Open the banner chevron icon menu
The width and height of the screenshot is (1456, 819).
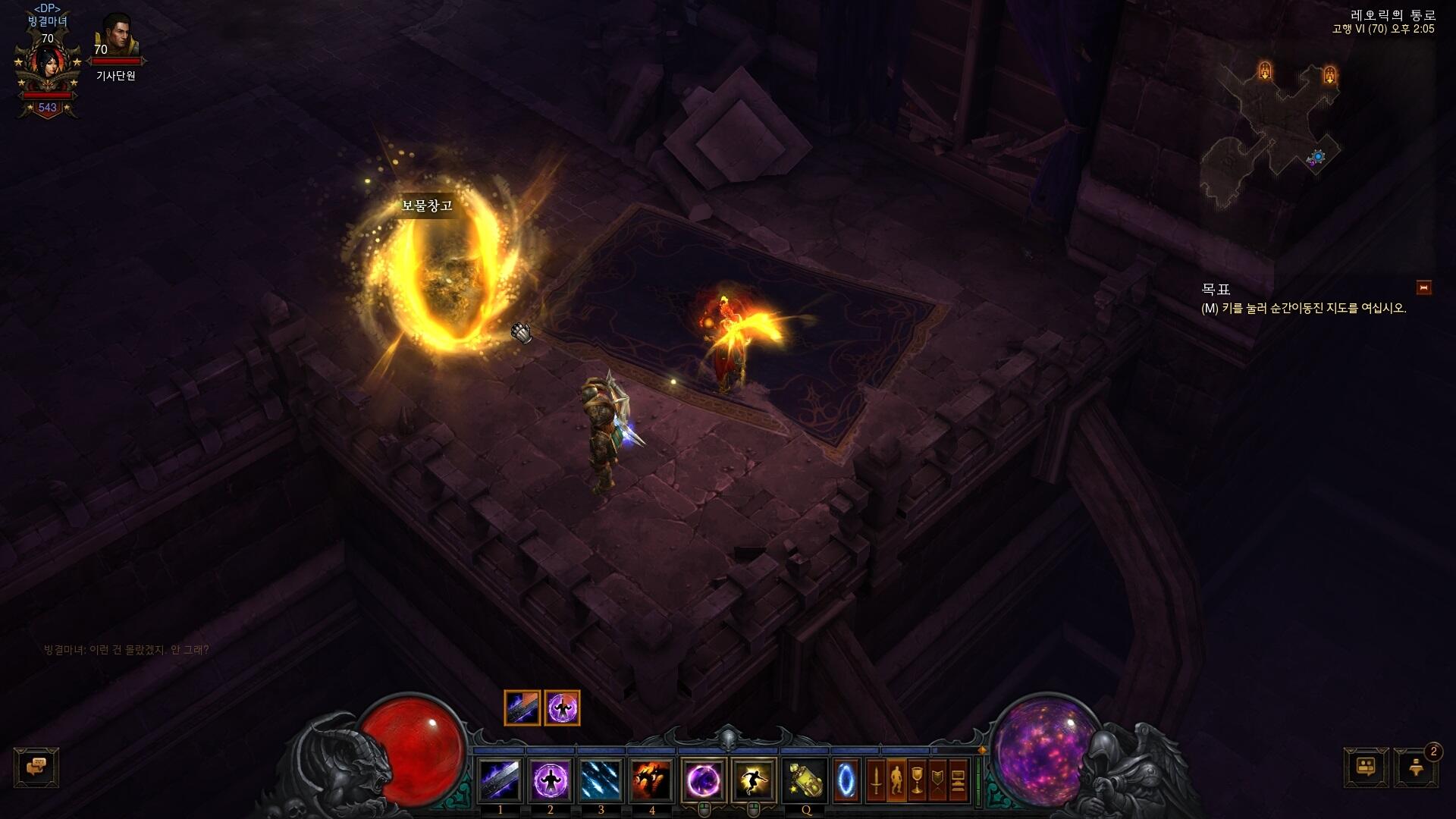[937, 780]
